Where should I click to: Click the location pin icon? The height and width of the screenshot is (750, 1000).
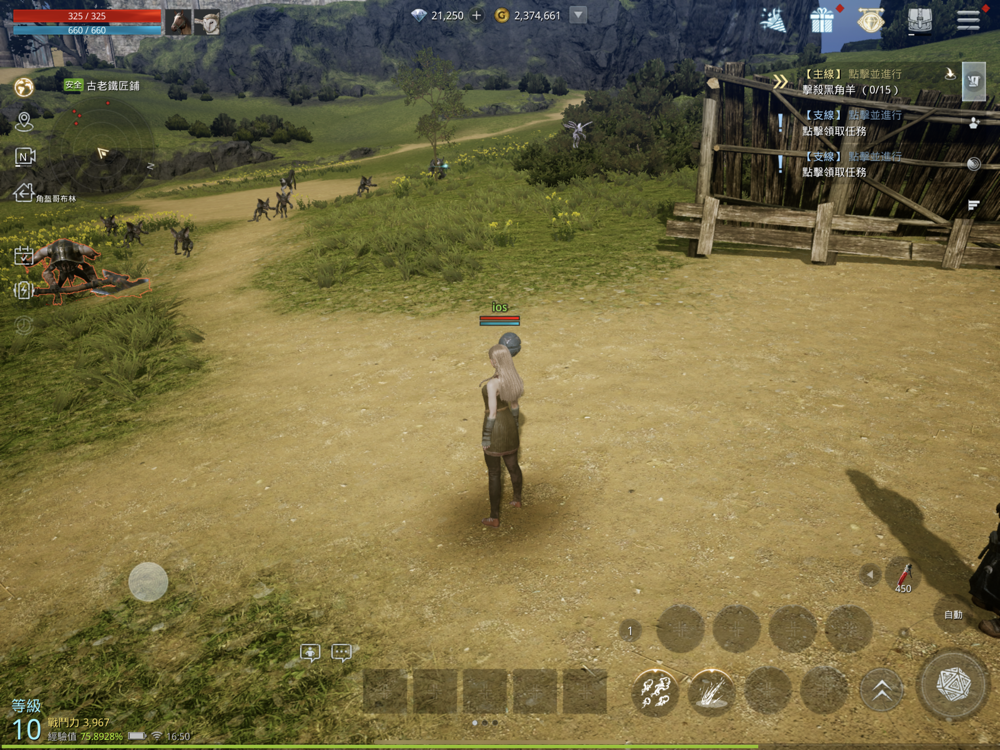point(24,122)
